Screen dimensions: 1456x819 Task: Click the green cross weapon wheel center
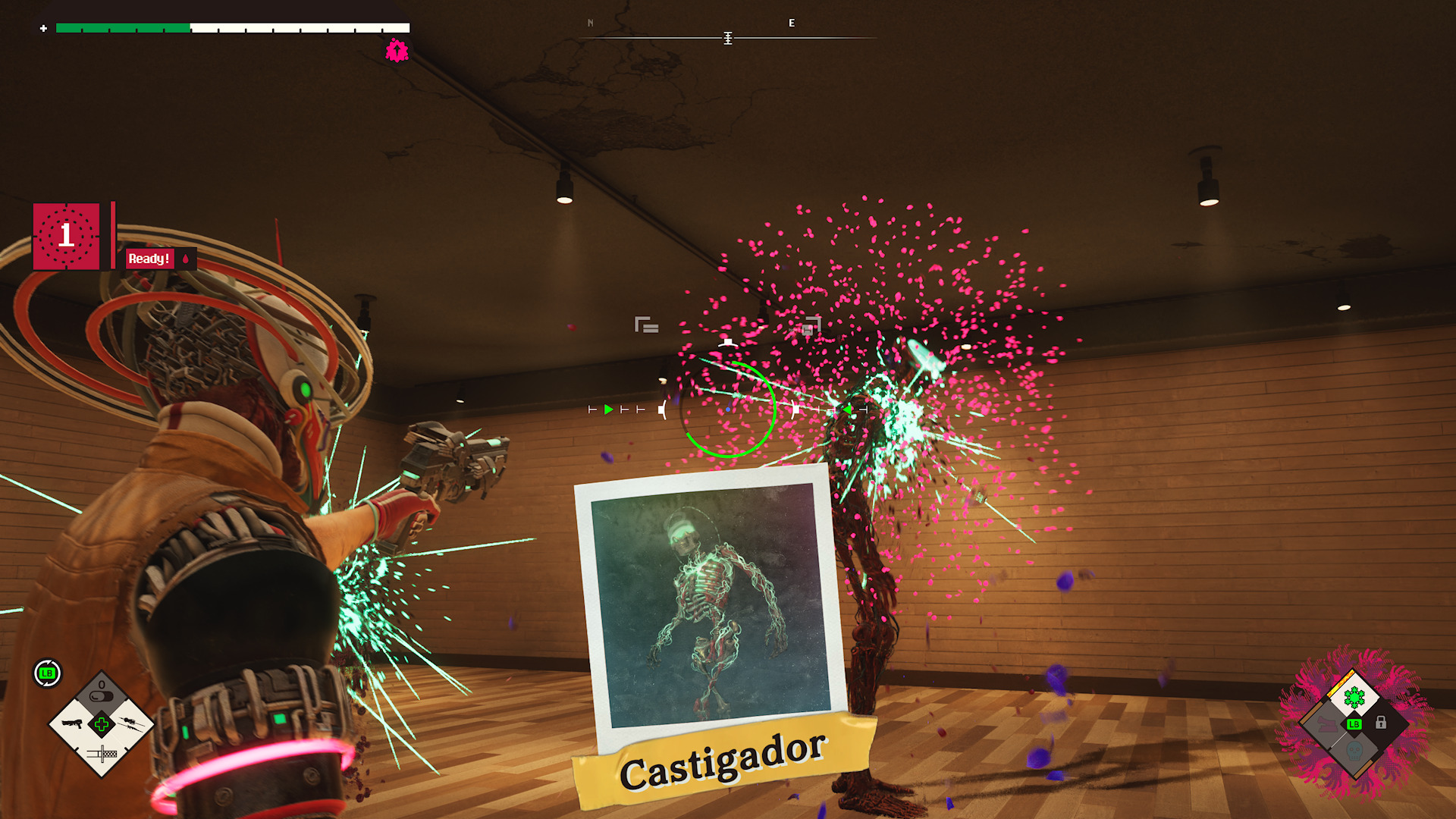(x=102, y=724)
